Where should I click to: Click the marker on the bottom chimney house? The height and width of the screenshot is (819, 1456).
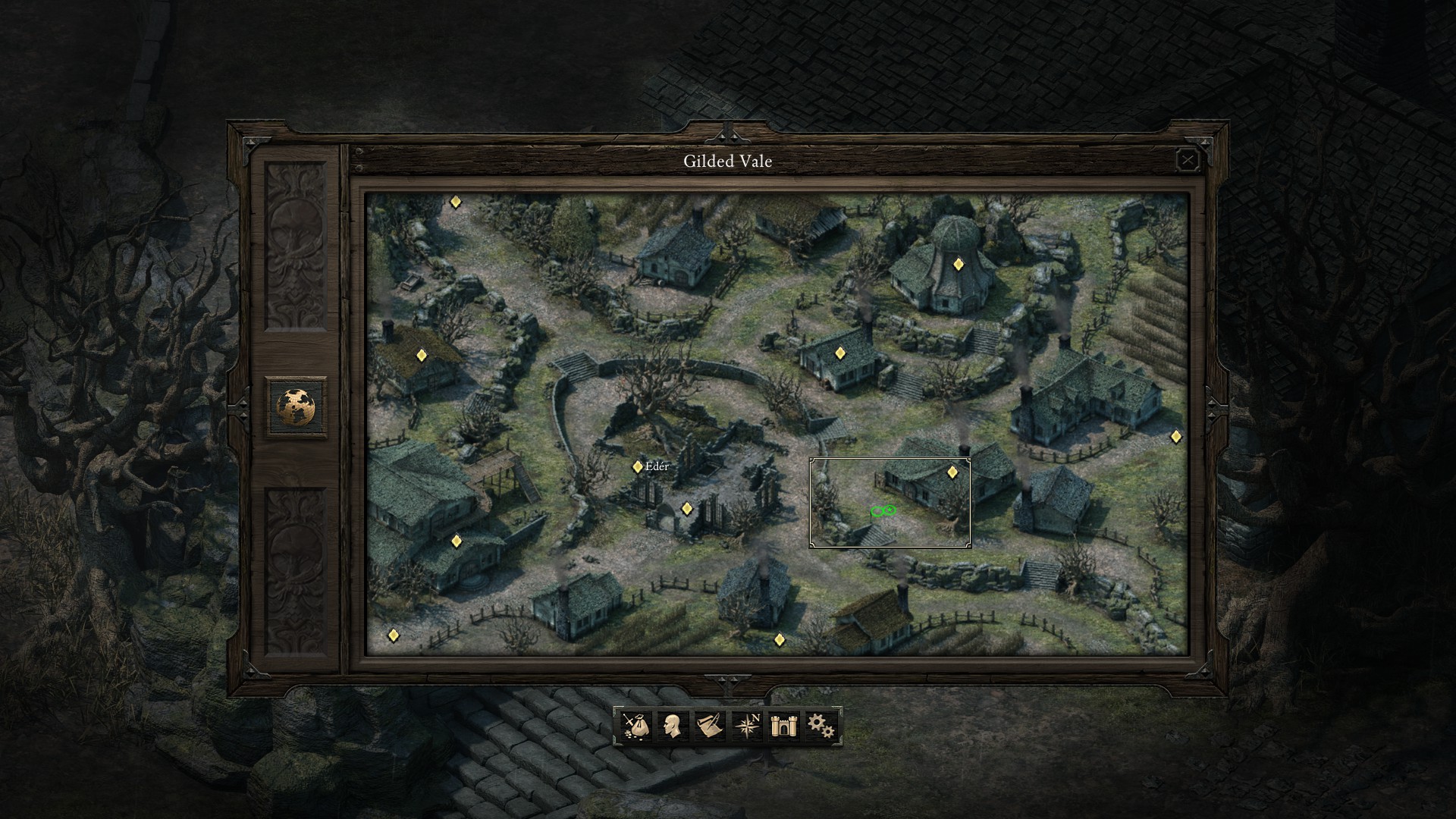780,639
